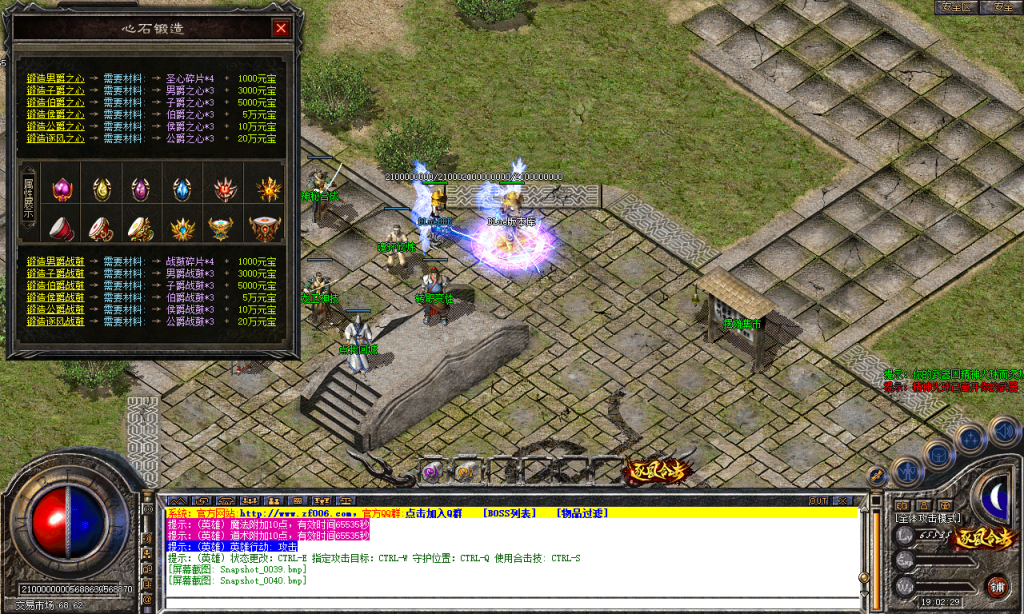Select the blue heart stone icon

[181, 188]
